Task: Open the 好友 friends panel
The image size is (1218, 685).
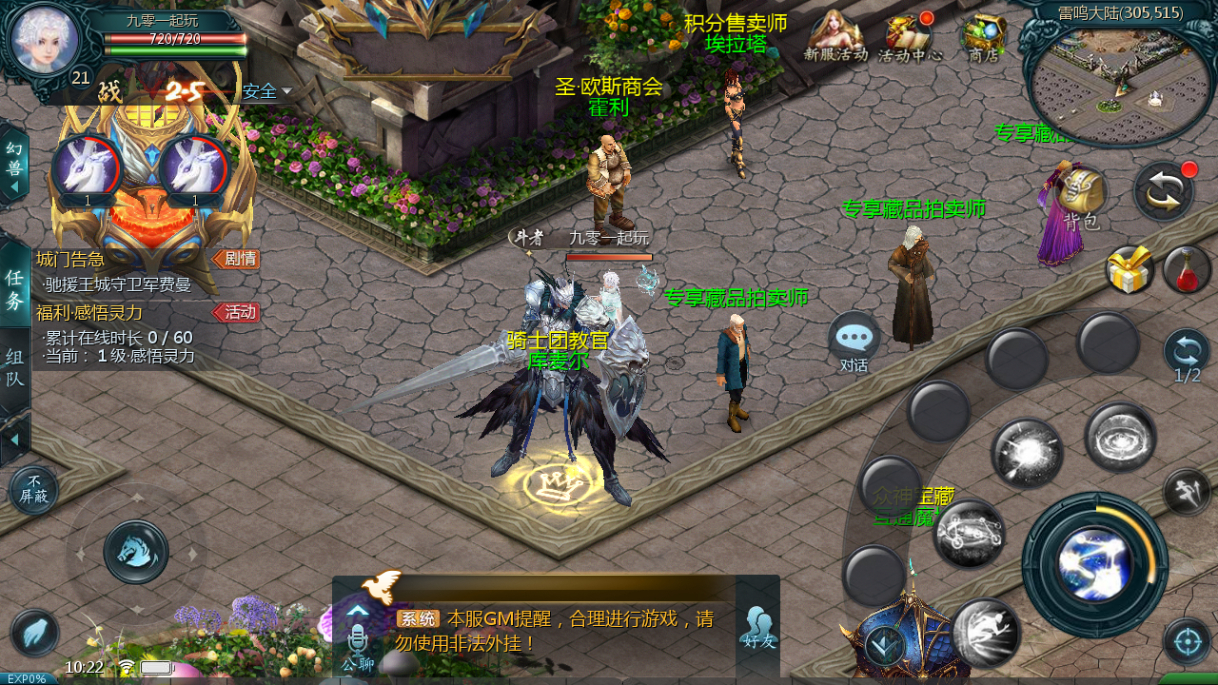Action: coord(758,626)
